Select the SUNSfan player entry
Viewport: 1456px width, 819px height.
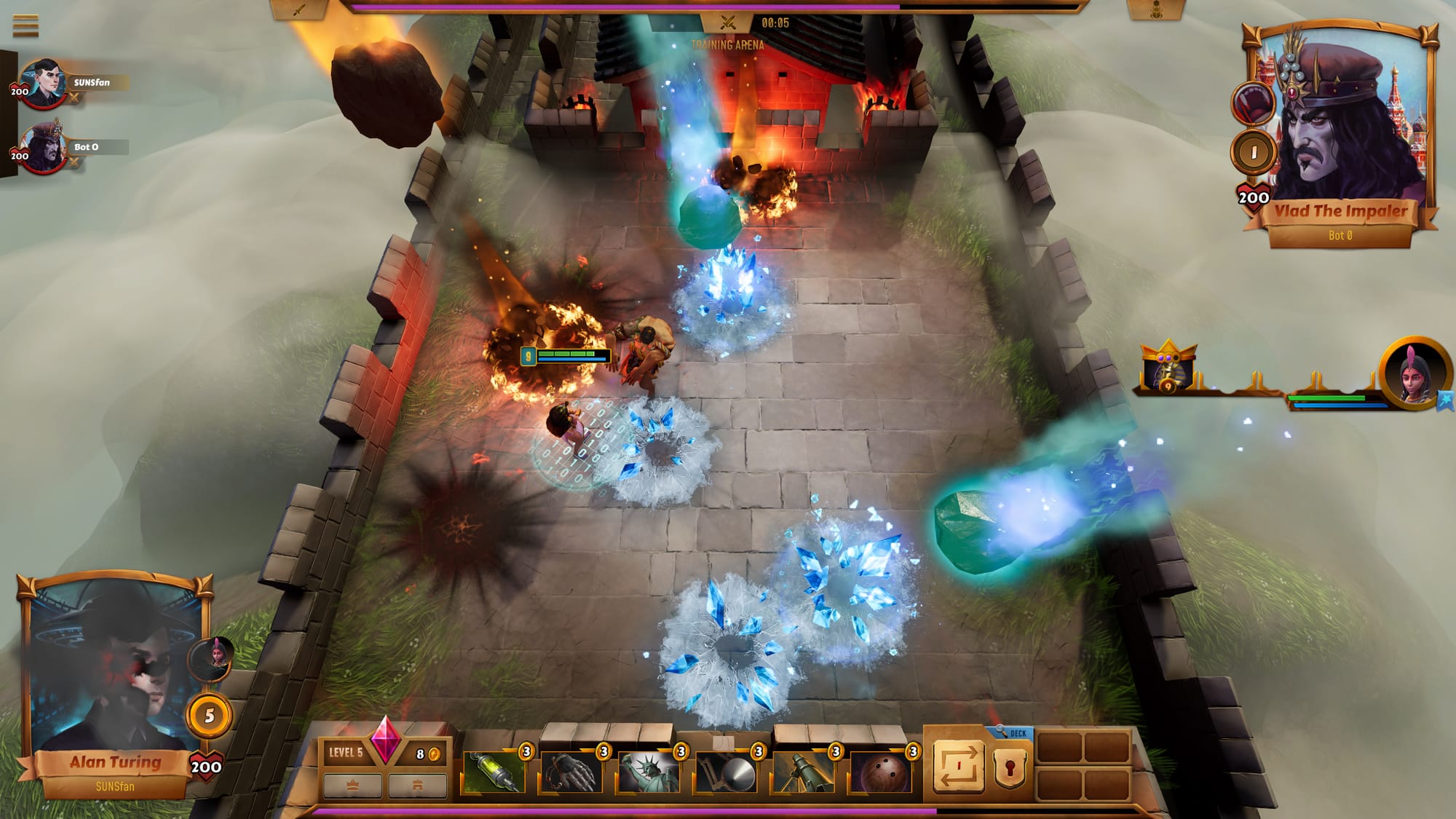tap(91, 83)
